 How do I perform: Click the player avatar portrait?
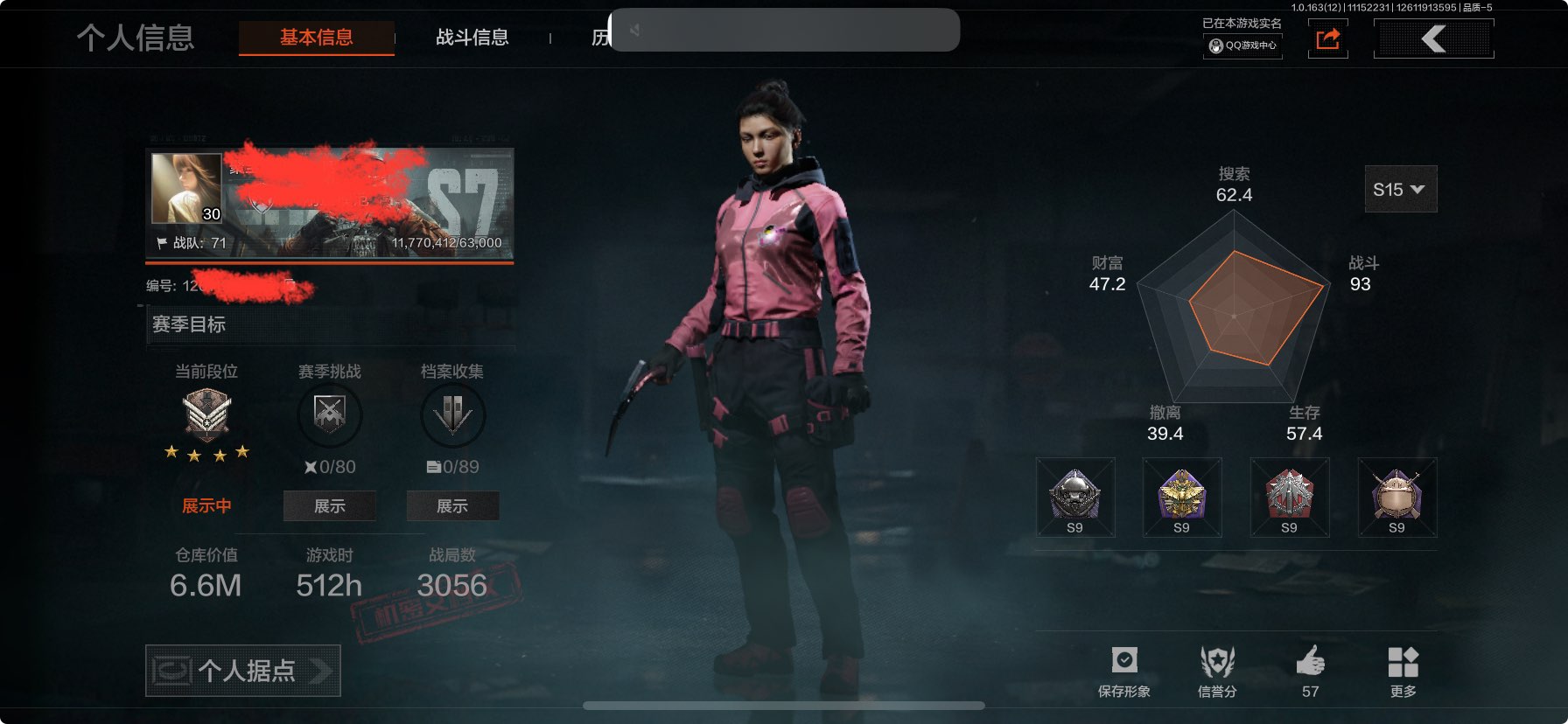186,188
